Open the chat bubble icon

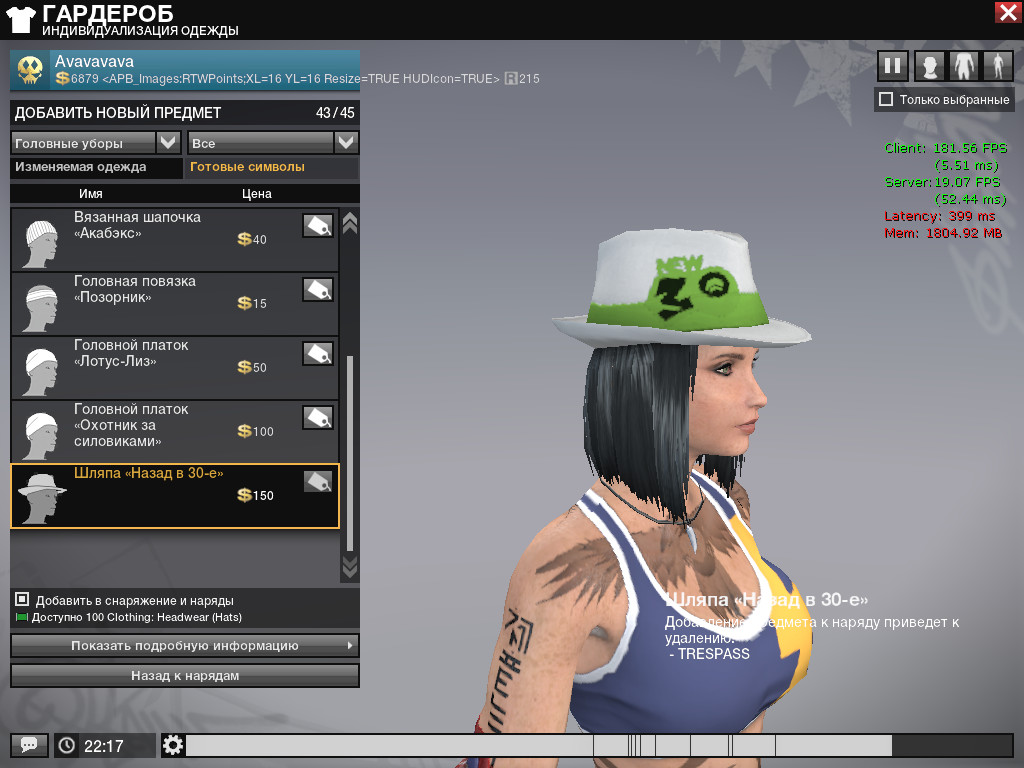click(28, 745)
